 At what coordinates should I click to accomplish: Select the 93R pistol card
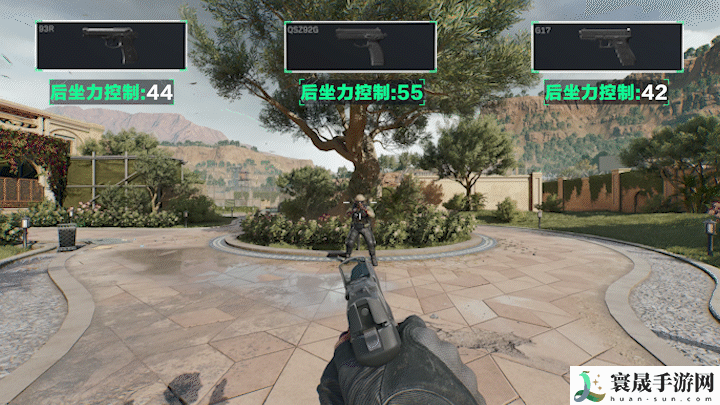[110, 46]
